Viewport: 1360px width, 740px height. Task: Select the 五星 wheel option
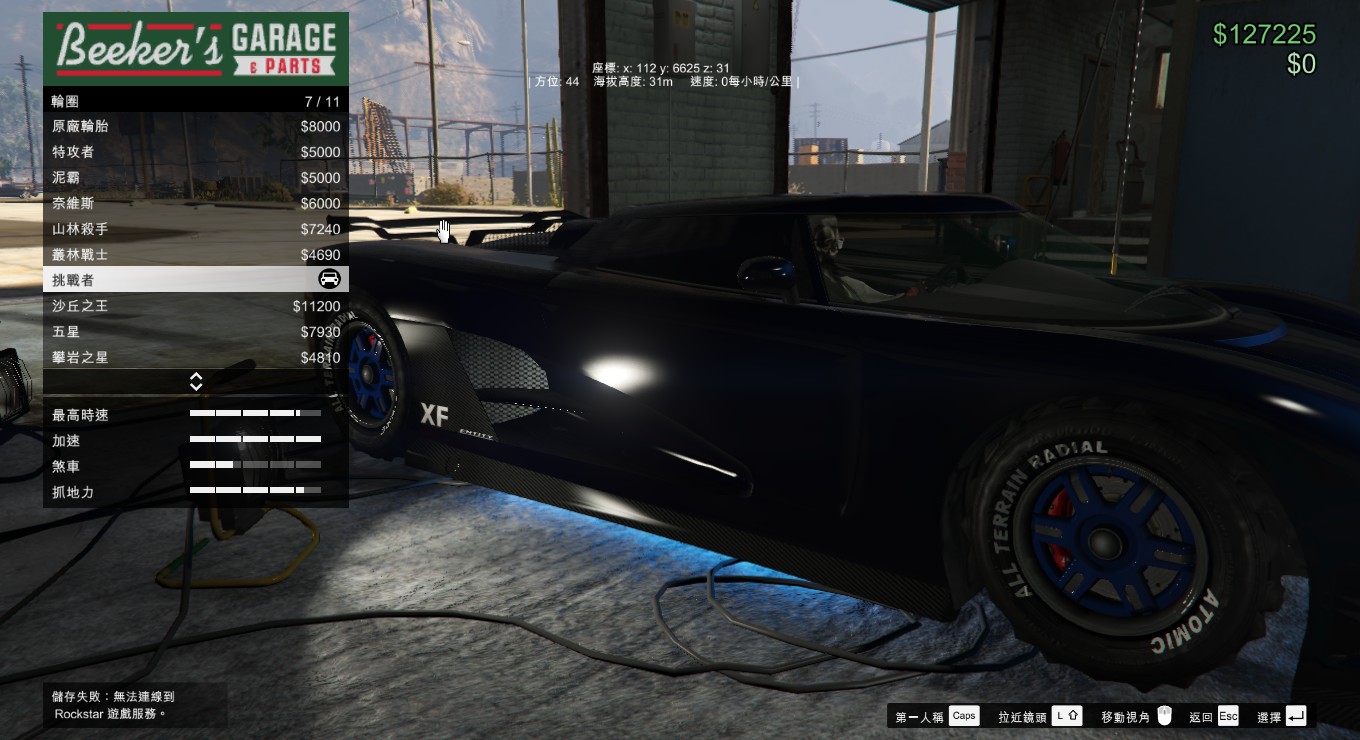(195, 332)
